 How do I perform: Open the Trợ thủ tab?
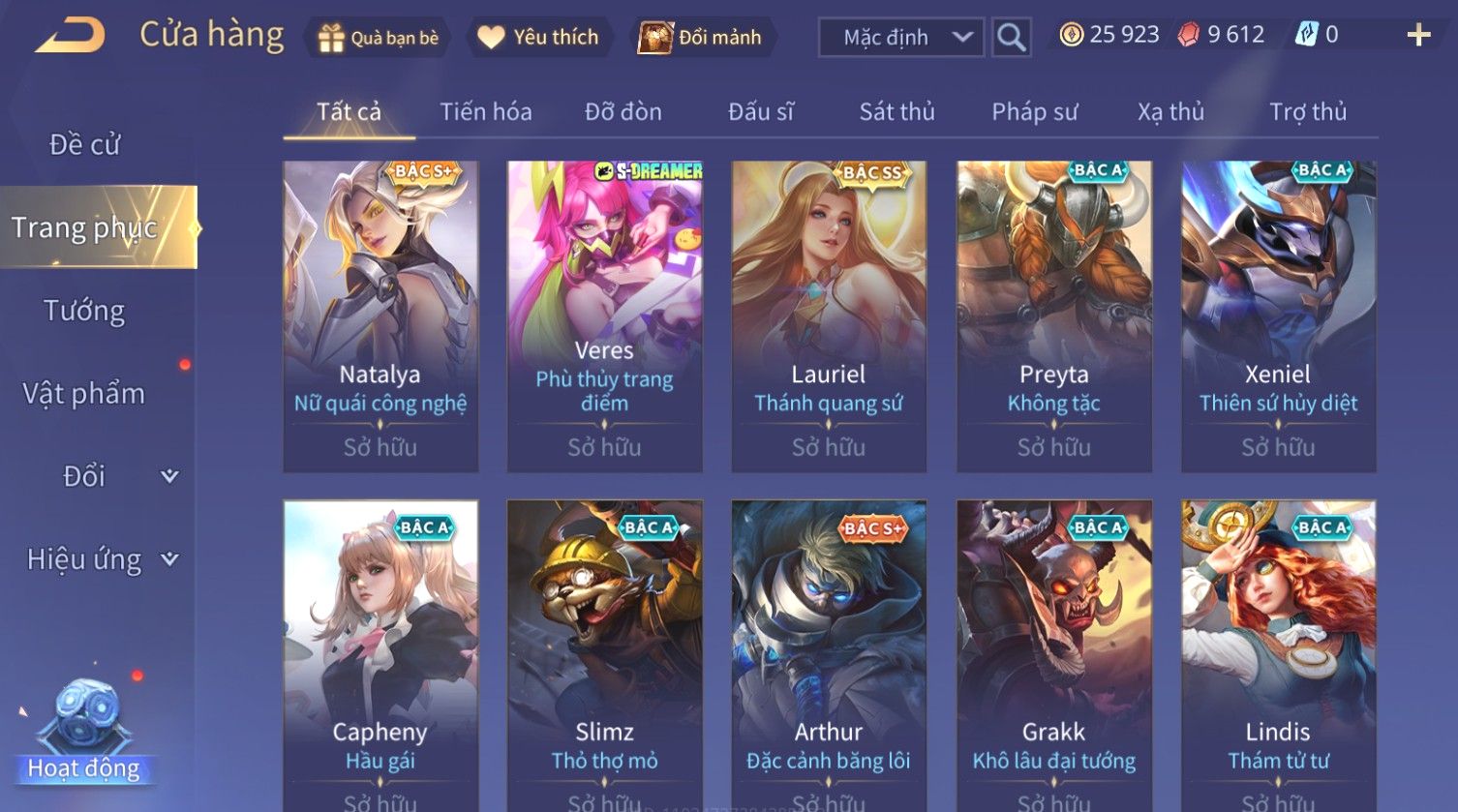tap(1307, 112)
